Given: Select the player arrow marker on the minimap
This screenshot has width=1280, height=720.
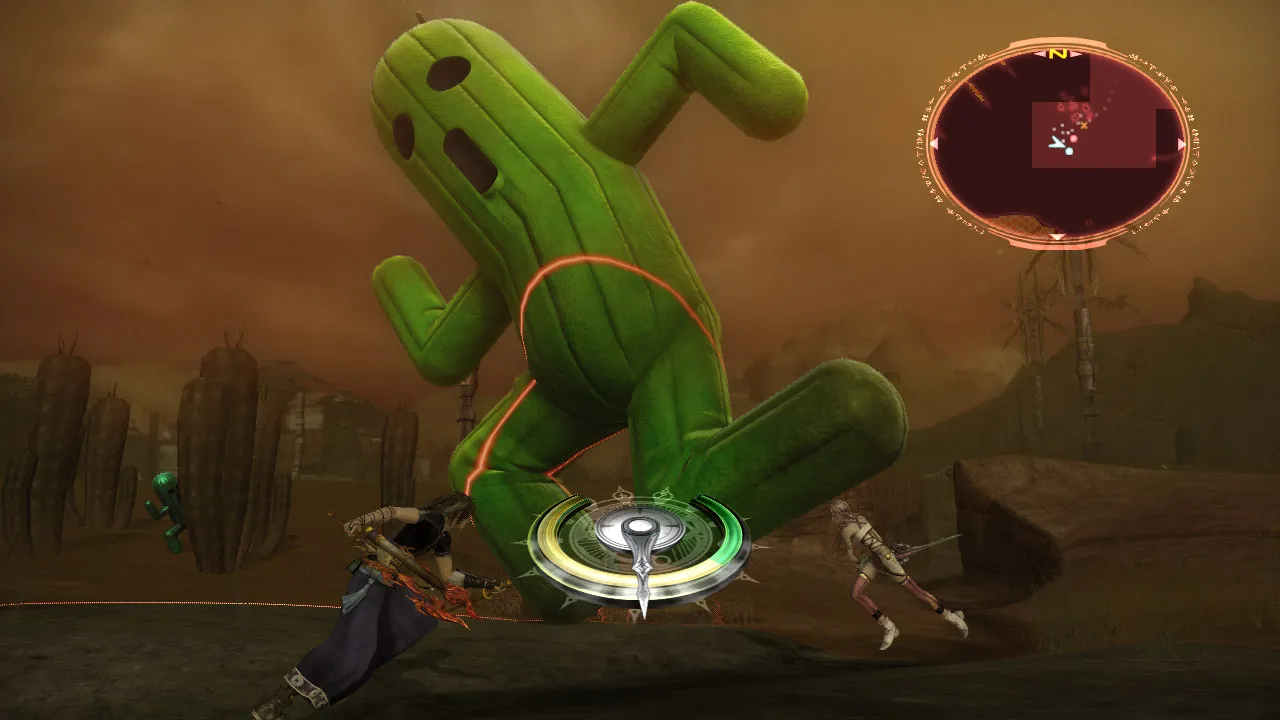Looking at the screenshot, I should coord(1057,143).
